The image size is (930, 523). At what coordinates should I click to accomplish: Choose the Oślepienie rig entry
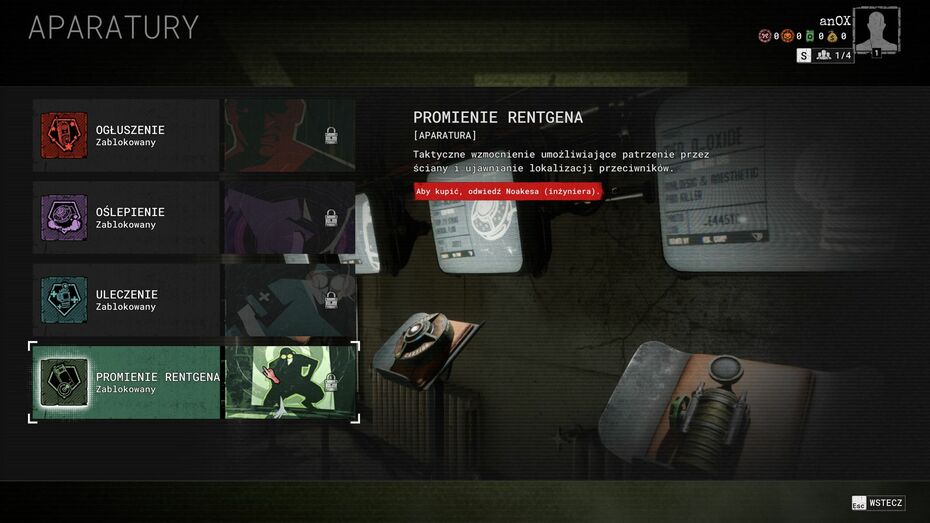tap(126, 217)
